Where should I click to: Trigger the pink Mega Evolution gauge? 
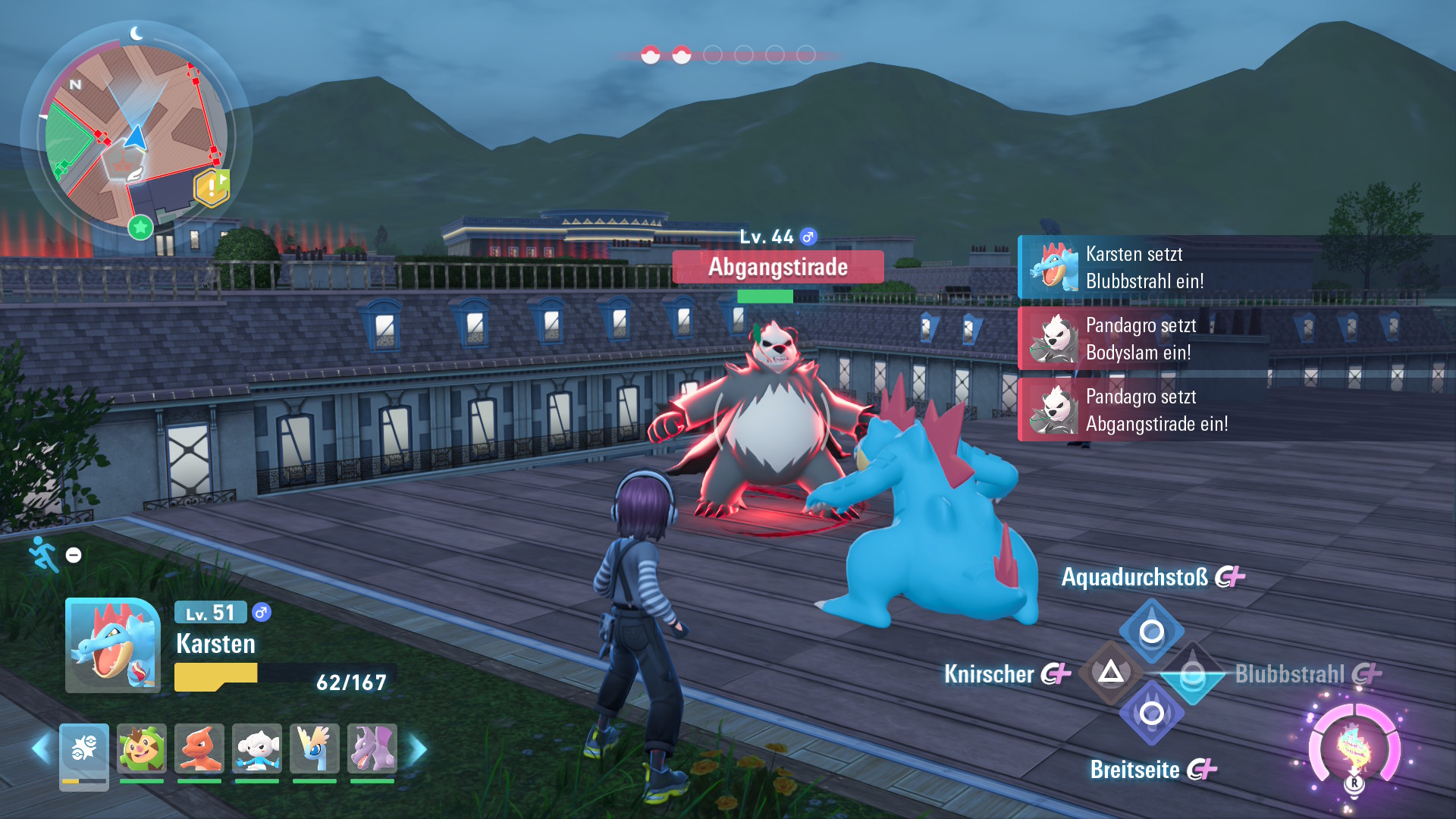click(1354, 748)
